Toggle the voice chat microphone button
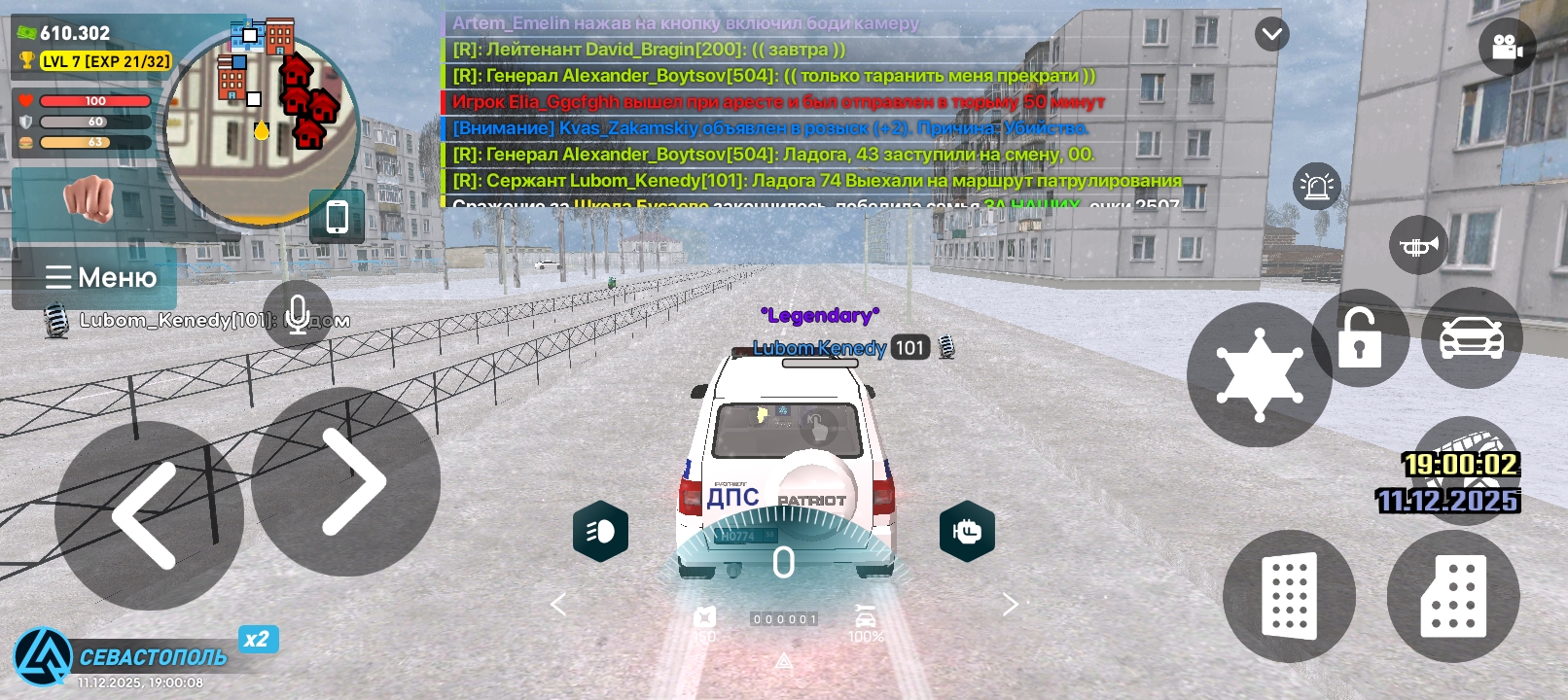 point(298,315)
